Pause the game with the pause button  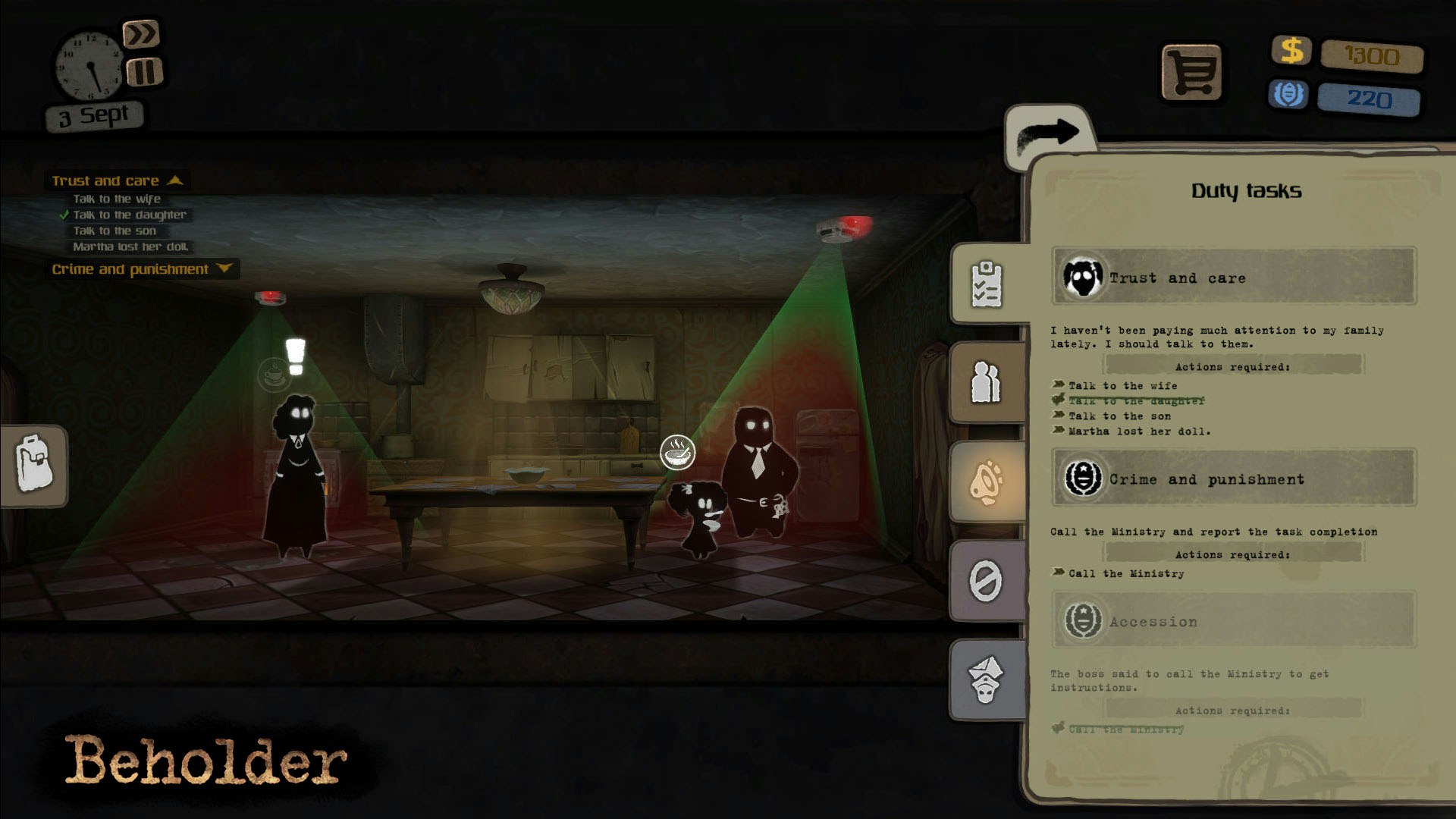[x=145, y=72]
